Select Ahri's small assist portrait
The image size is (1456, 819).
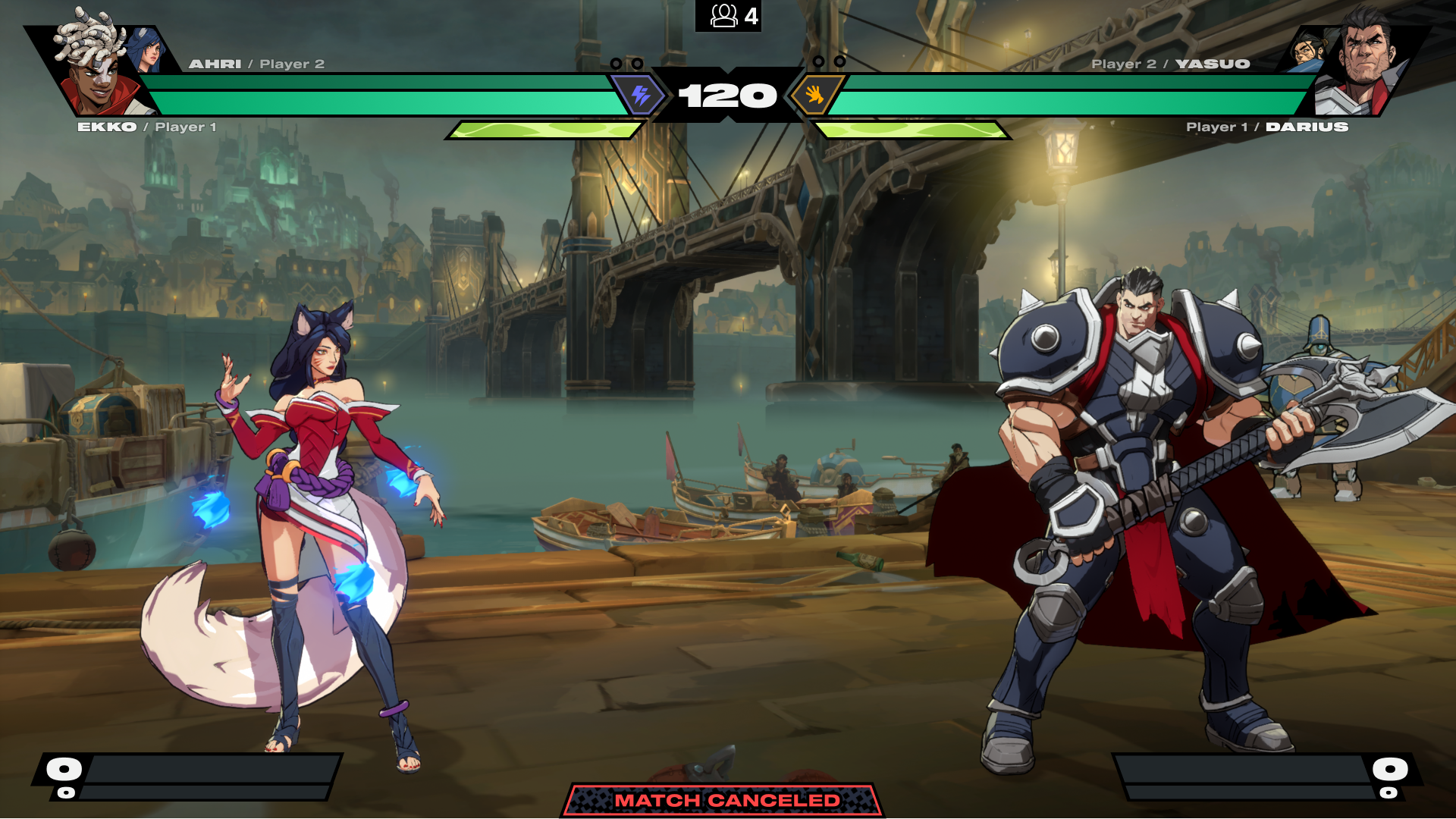147,51
